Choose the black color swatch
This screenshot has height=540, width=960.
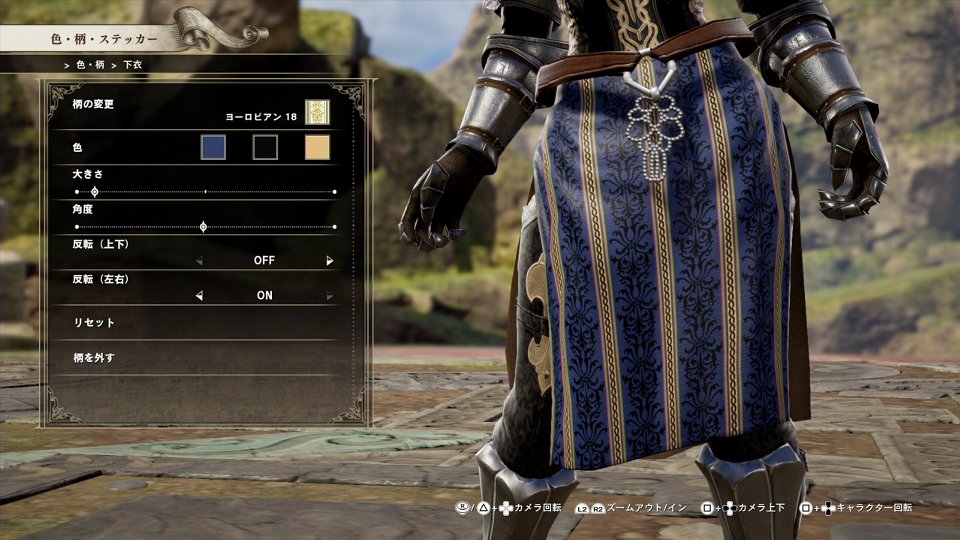point(265,148)
